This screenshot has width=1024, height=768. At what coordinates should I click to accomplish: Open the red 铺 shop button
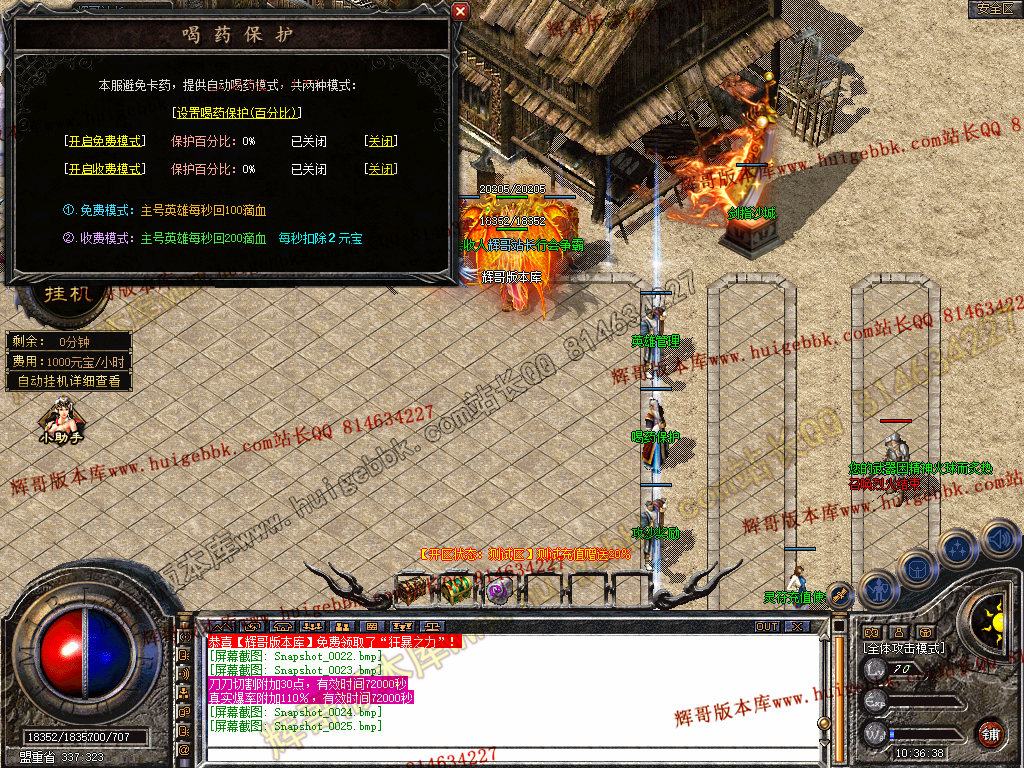coord(990,732)
